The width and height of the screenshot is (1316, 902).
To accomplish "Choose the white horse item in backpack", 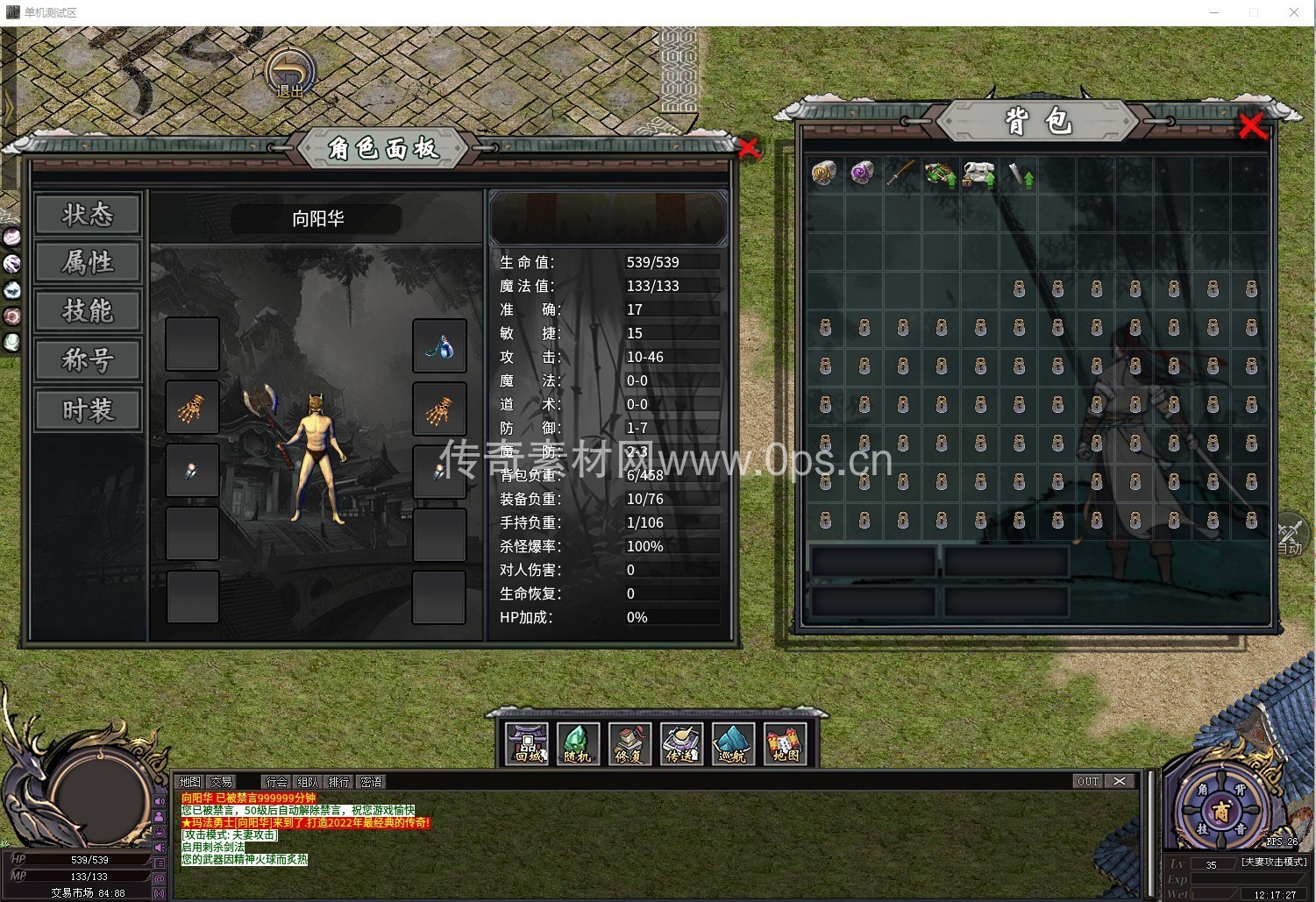I will (978, 174).
